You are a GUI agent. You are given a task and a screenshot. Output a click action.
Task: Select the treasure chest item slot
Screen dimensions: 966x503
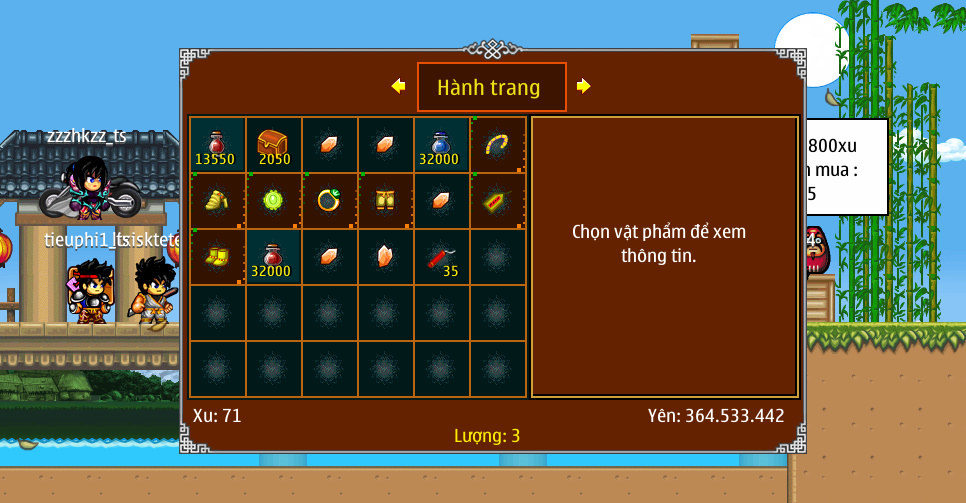pos(272,145)
